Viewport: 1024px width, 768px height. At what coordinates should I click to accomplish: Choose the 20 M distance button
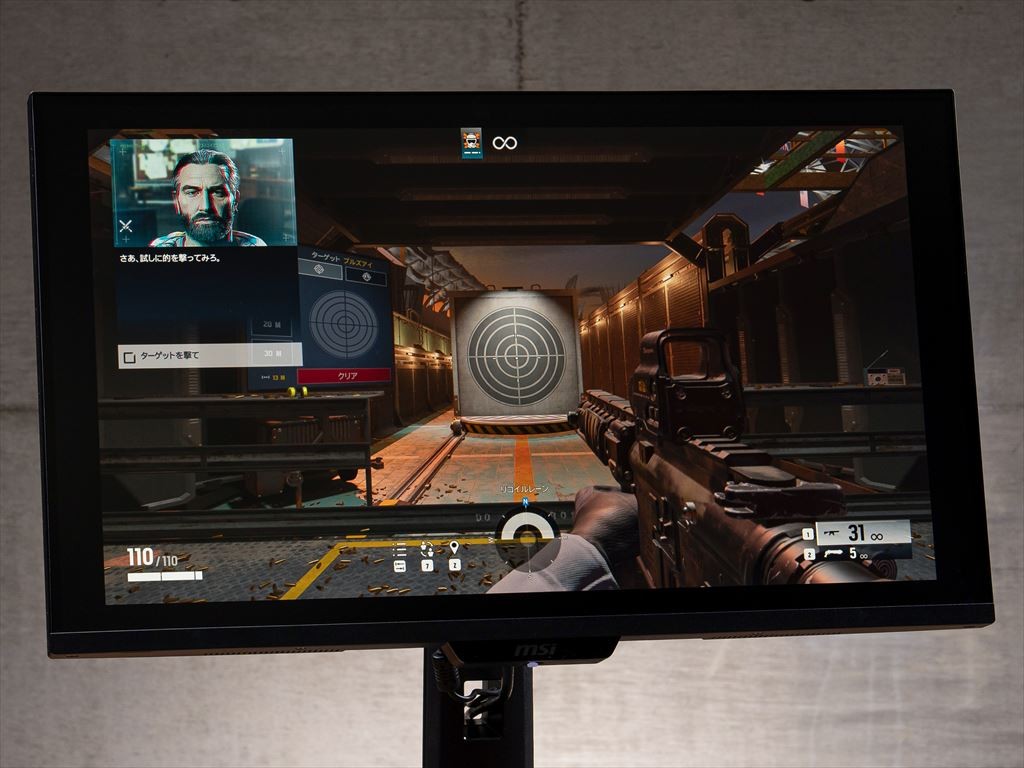tap(271, 325)
